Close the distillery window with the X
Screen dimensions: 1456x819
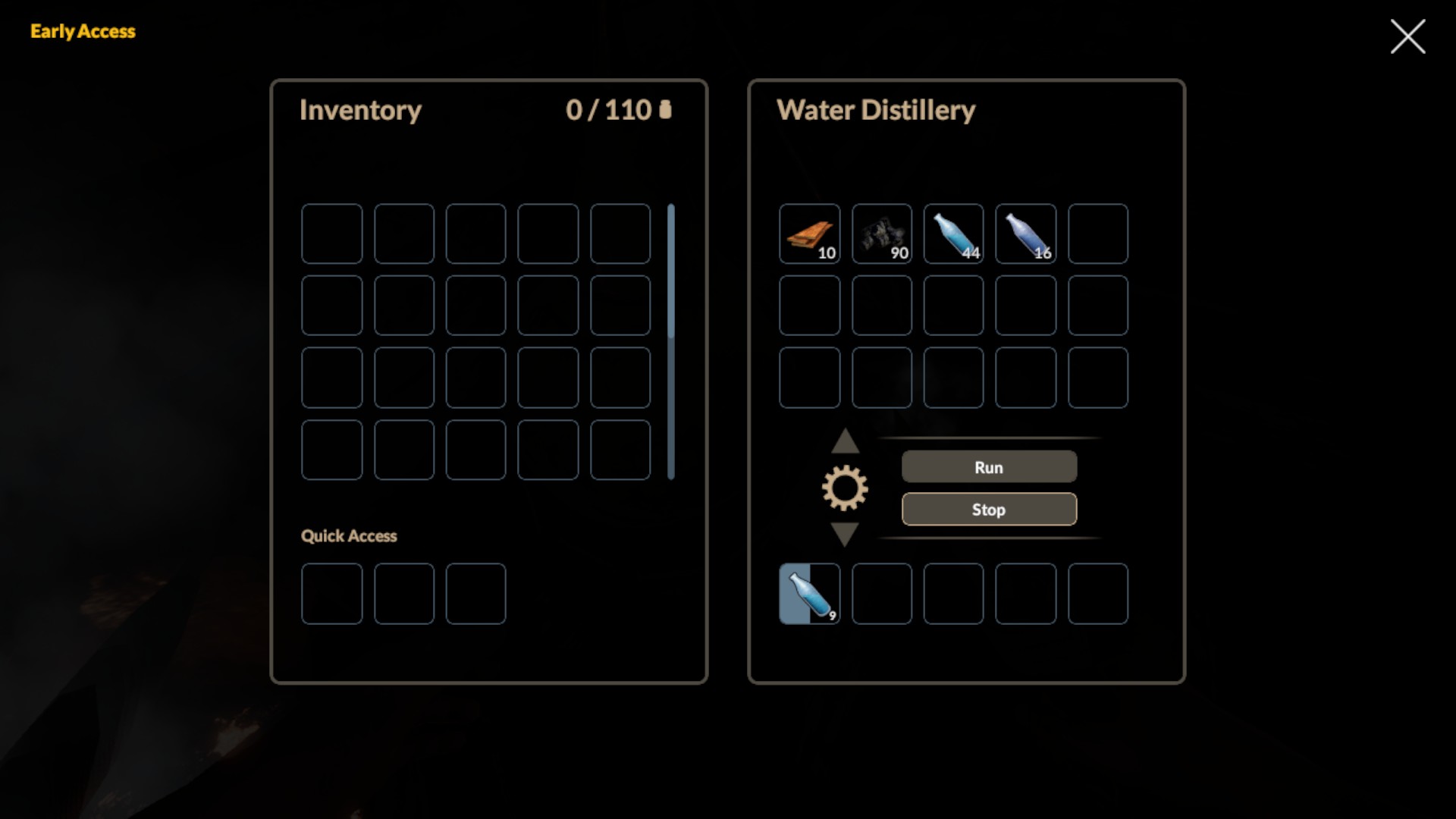[1407, 36]
